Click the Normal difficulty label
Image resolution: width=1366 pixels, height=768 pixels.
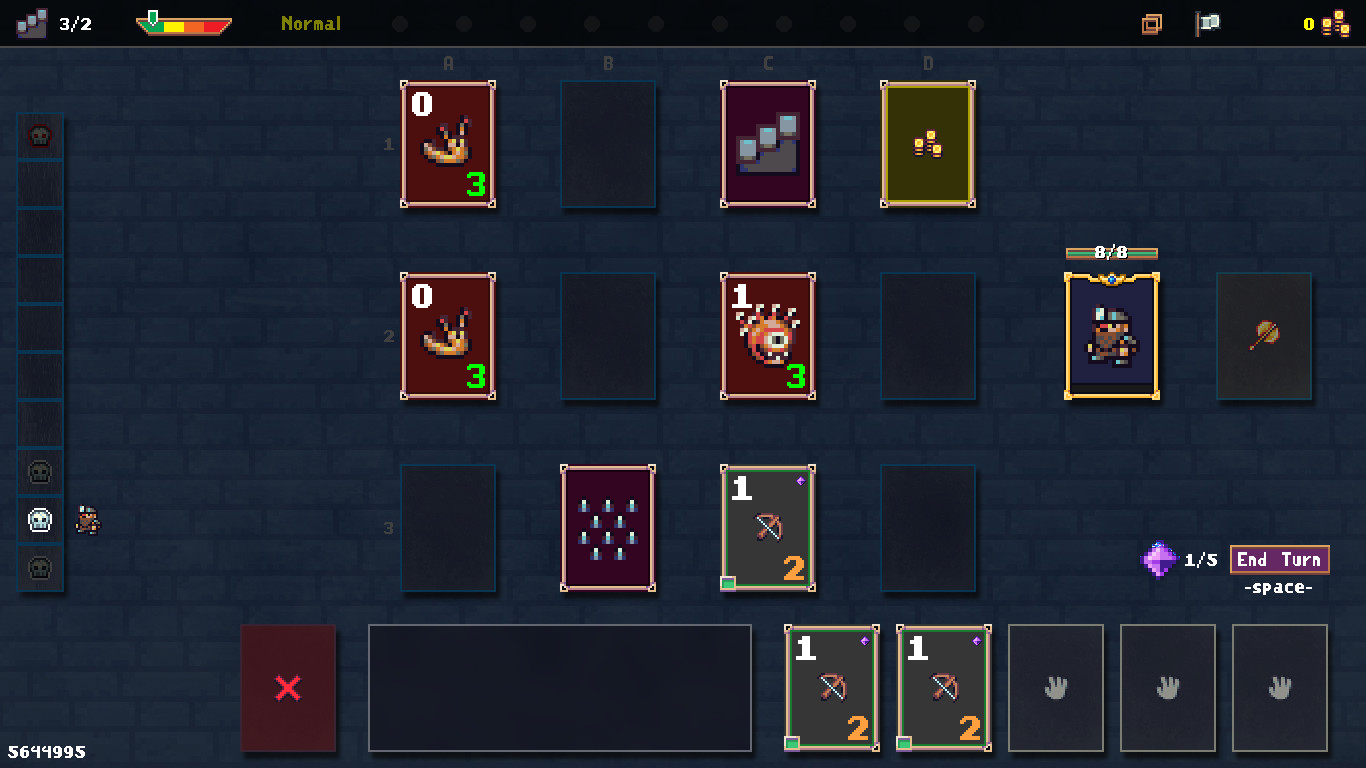point(310,24)
